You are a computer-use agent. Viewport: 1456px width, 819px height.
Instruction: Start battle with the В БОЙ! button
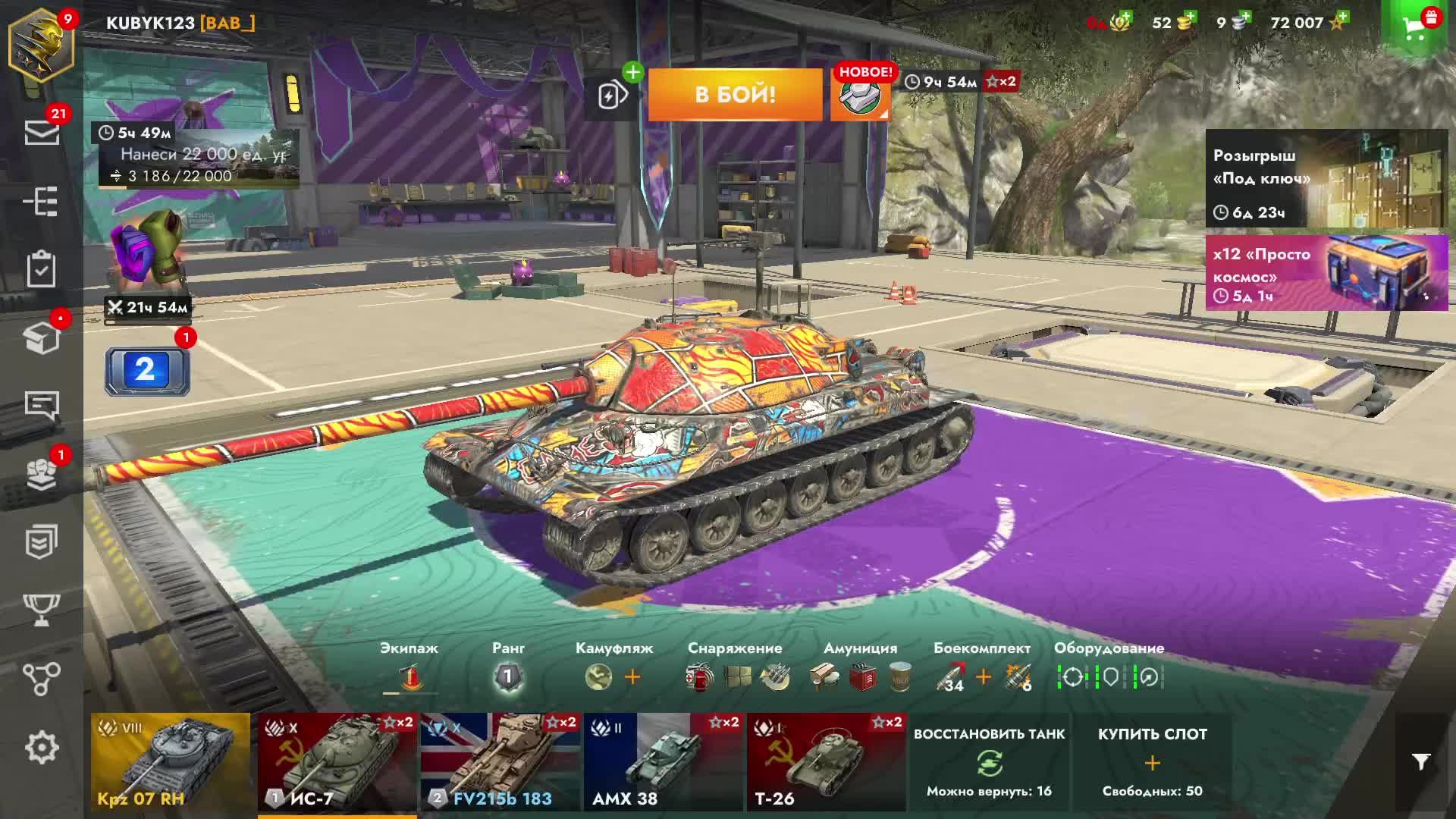pyautogui.click(x=735, y=95)
